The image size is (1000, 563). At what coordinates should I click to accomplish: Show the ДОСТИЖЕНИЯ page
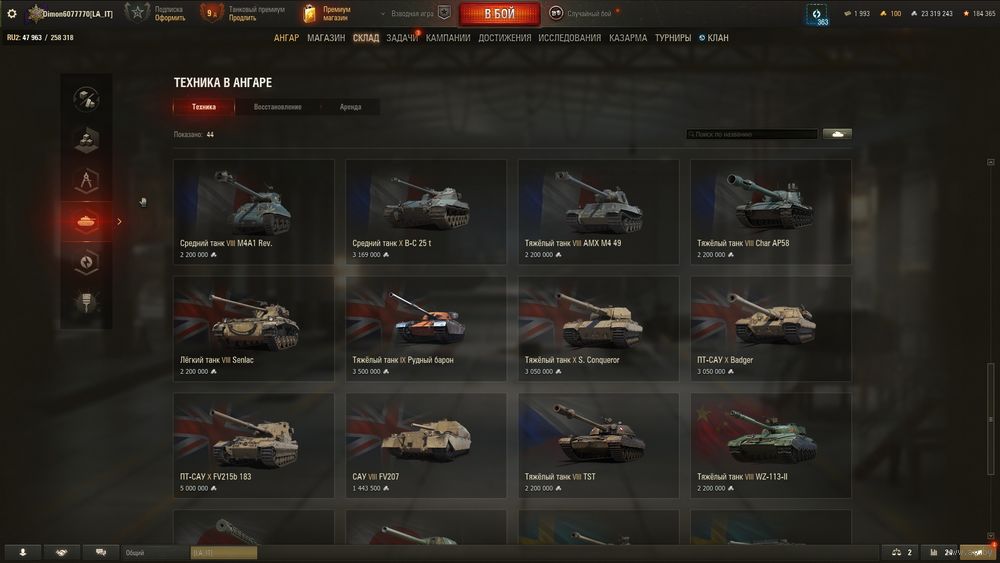tap(505, 38)
